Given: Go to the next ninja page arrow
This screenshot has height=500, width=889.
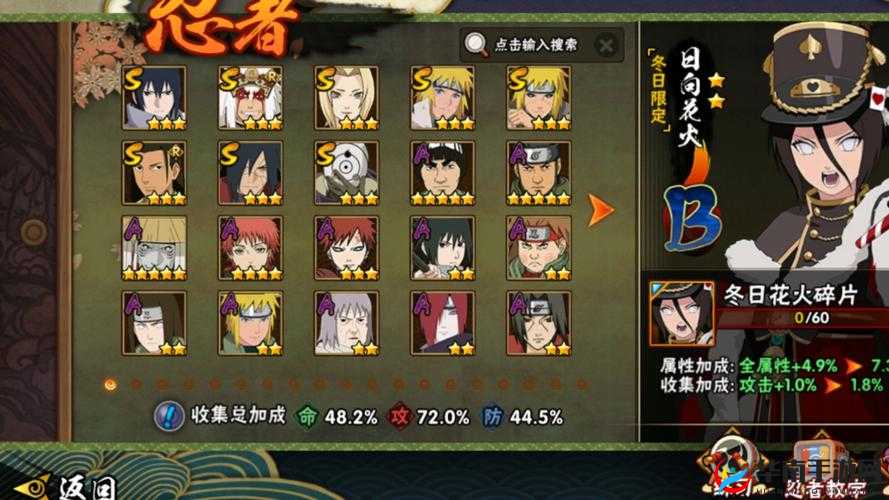Looking at the screenshot, I should click(600, 209).
